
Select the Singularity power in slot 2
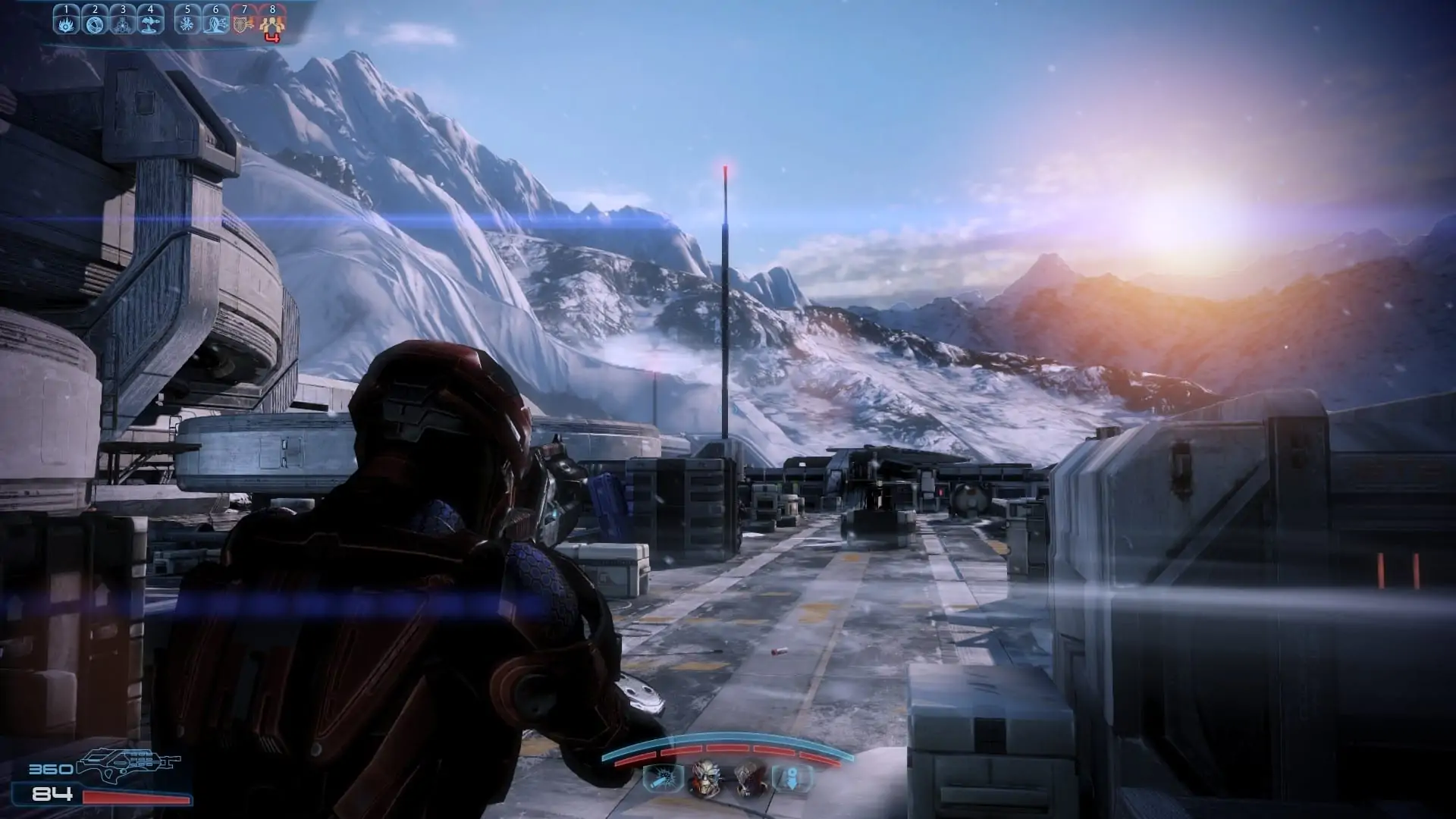(x=94, y=24)
